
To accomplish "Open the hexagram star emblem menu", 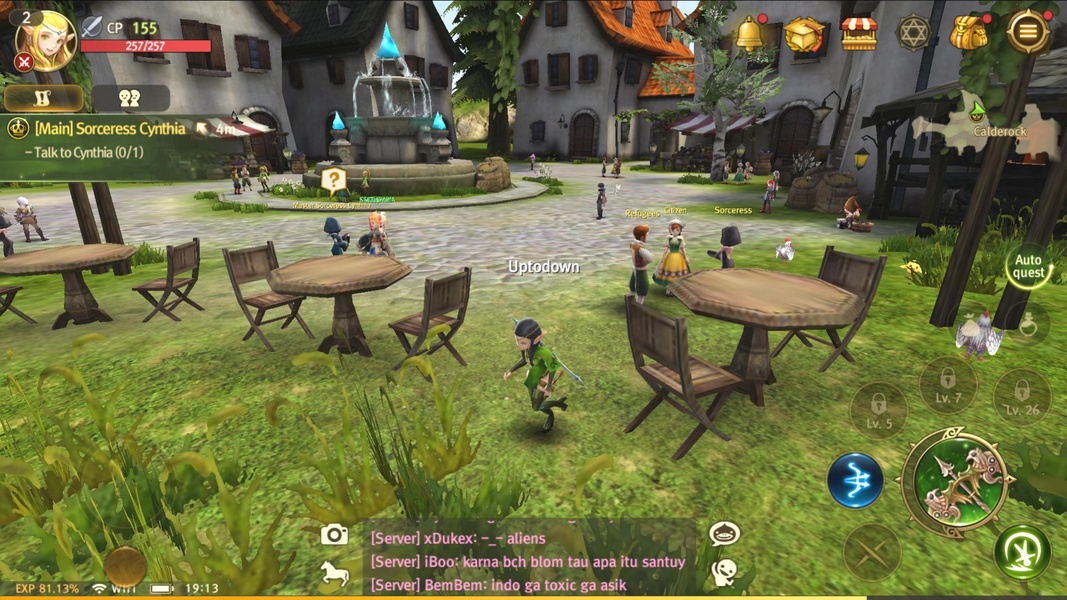I will (912, 34).
